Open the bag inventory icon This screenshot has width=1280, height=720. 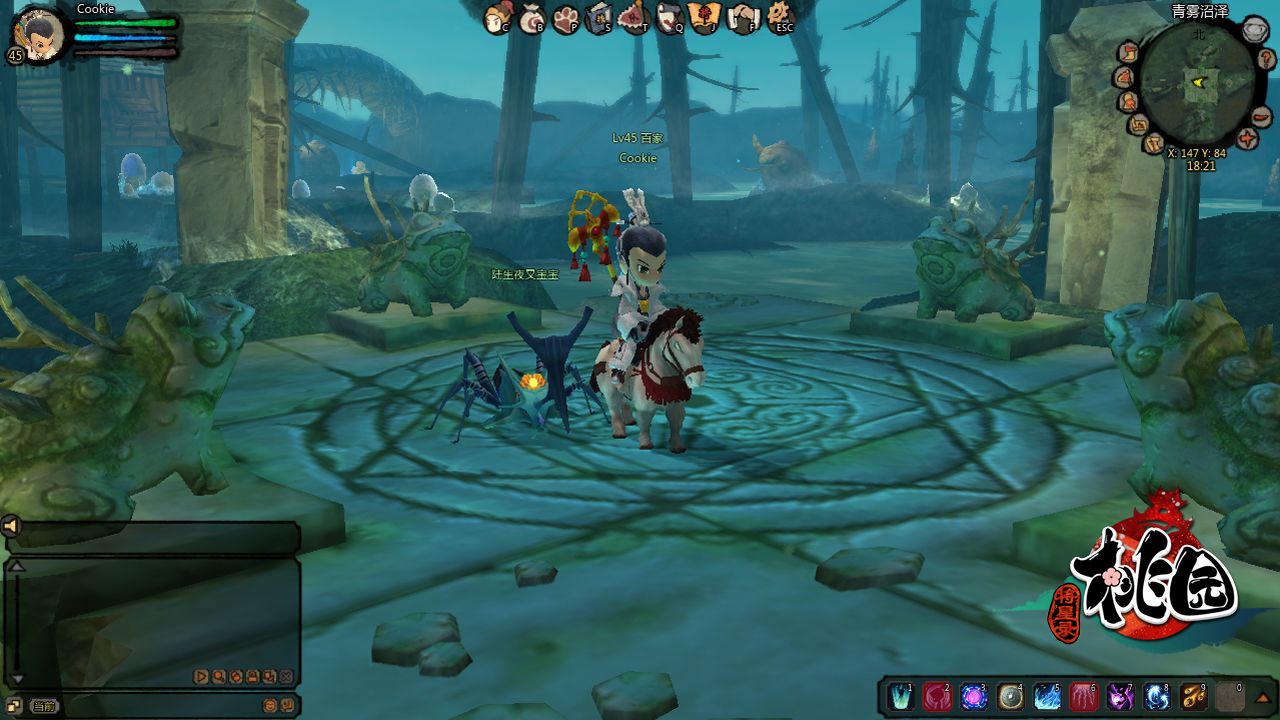coord(530,18)
